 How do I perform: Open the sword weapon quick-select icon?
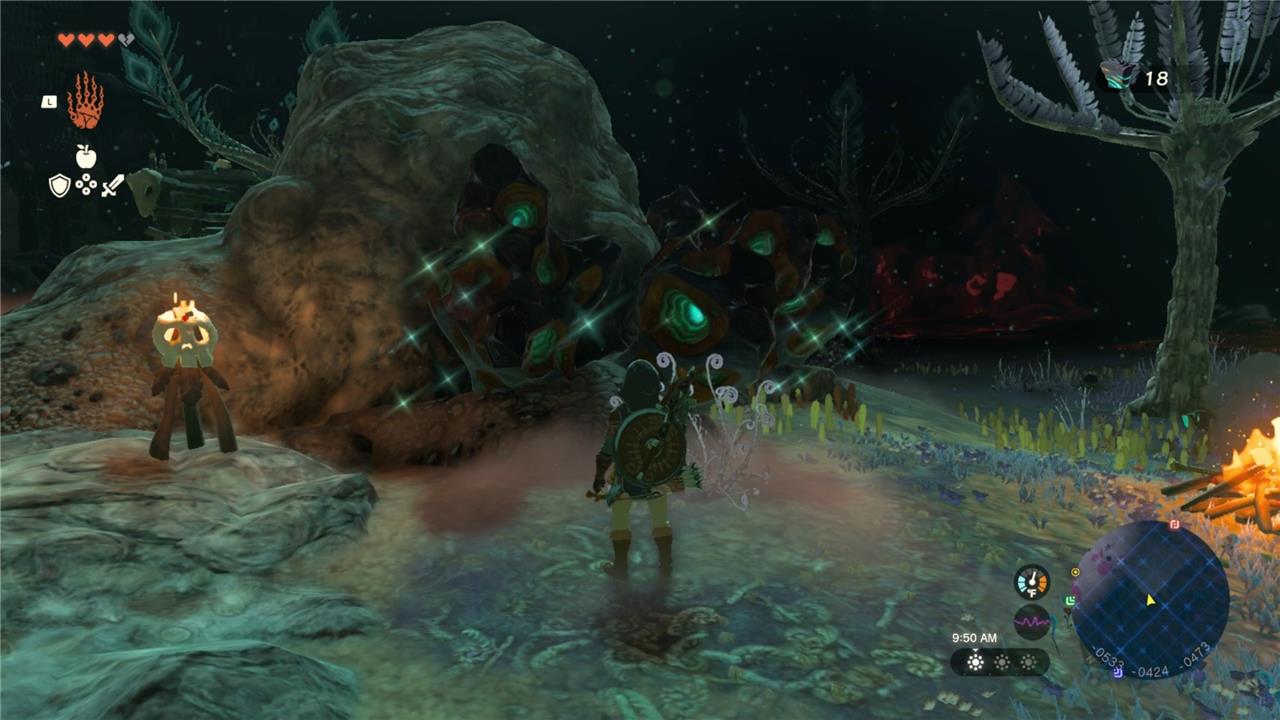[112, 185]
